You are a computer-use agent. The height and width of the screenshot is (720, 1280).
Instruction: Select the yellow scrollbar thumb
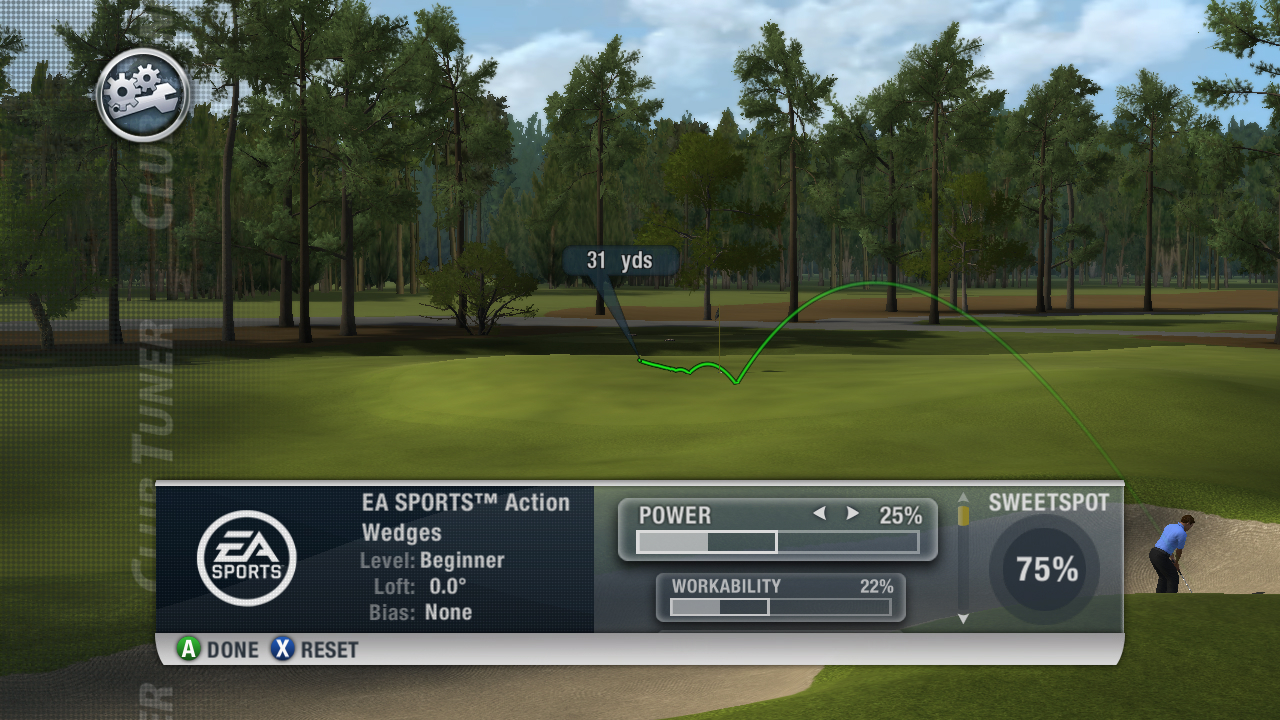pyautogui.click(x=963, y=515)
